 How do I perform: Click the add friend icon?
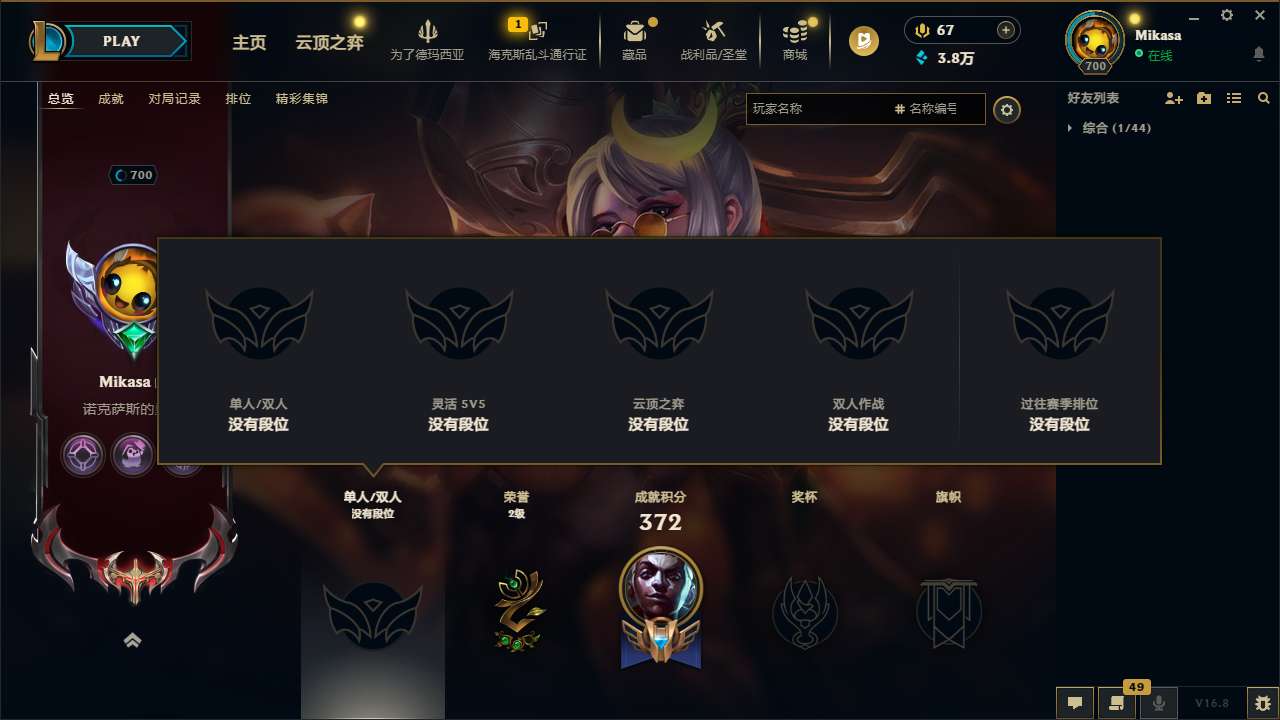(x=1172, y=98)
